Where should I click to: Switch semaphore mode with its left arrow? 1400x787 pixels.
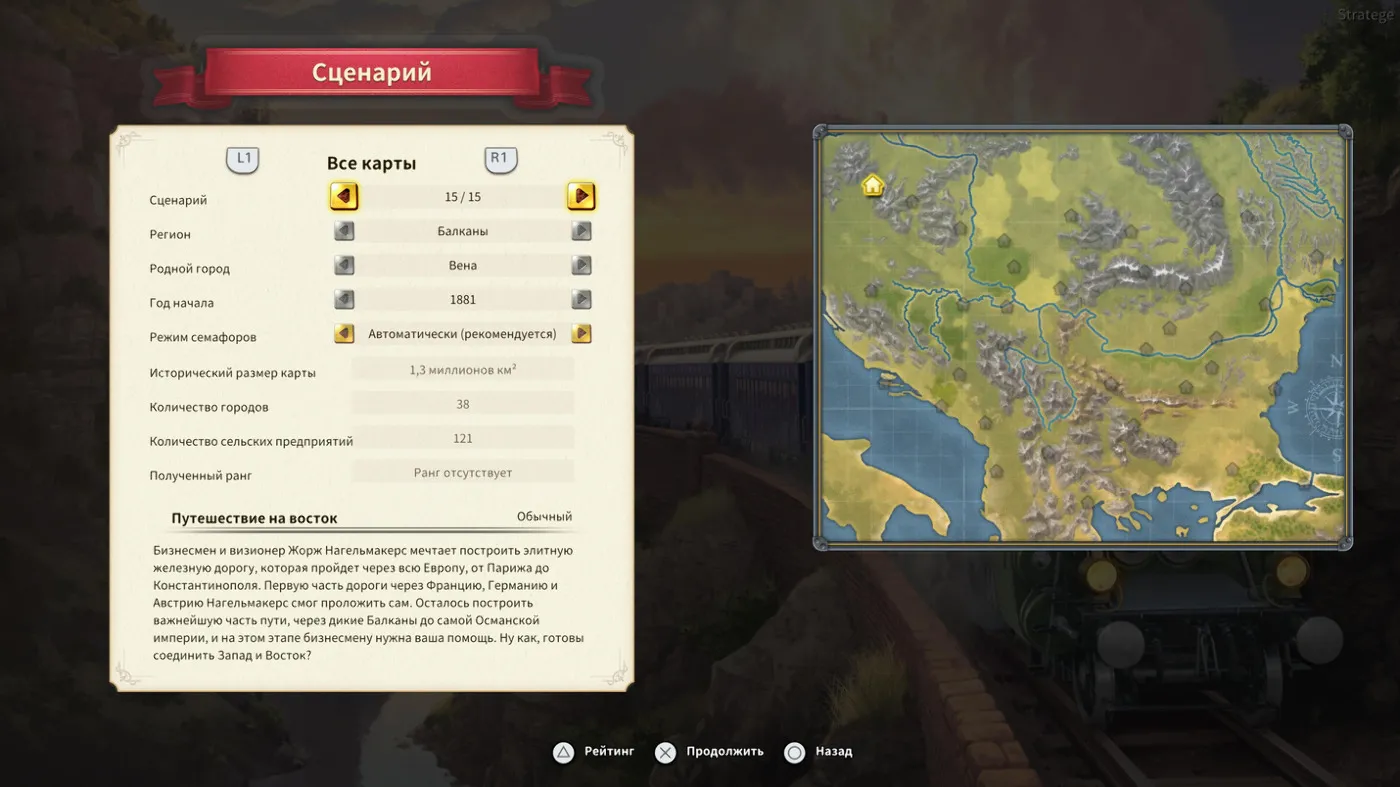[x=344, y=334]
